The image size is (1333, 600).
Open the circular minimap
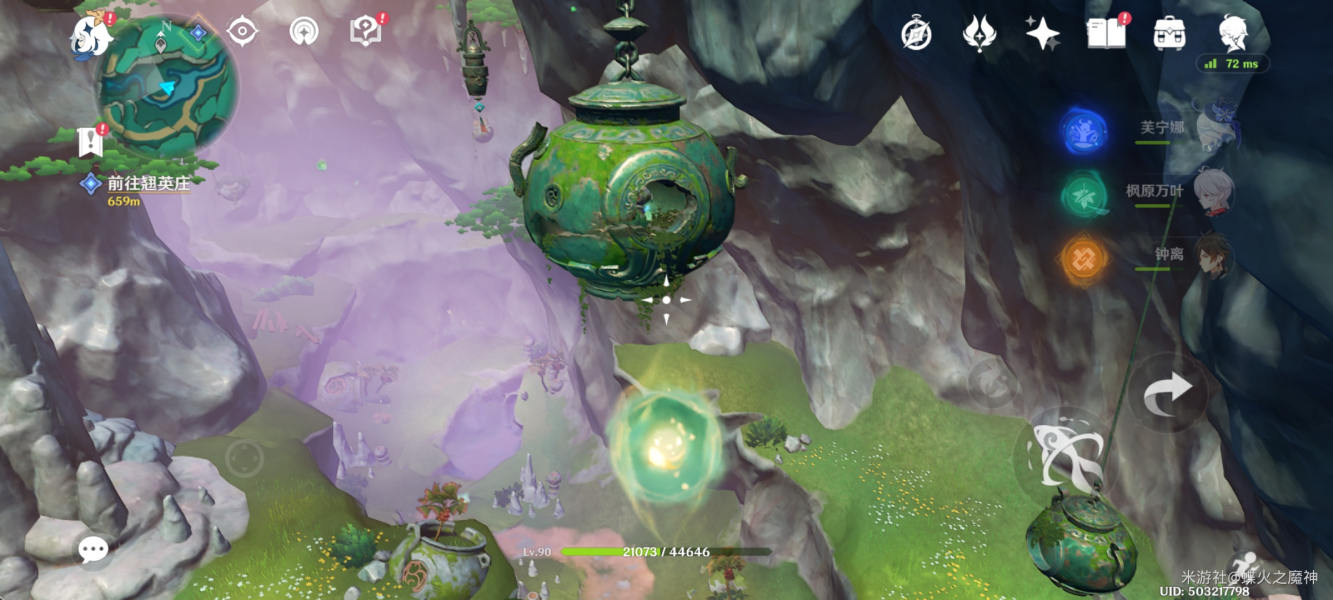pyautogui.click(x=167, y=87)
